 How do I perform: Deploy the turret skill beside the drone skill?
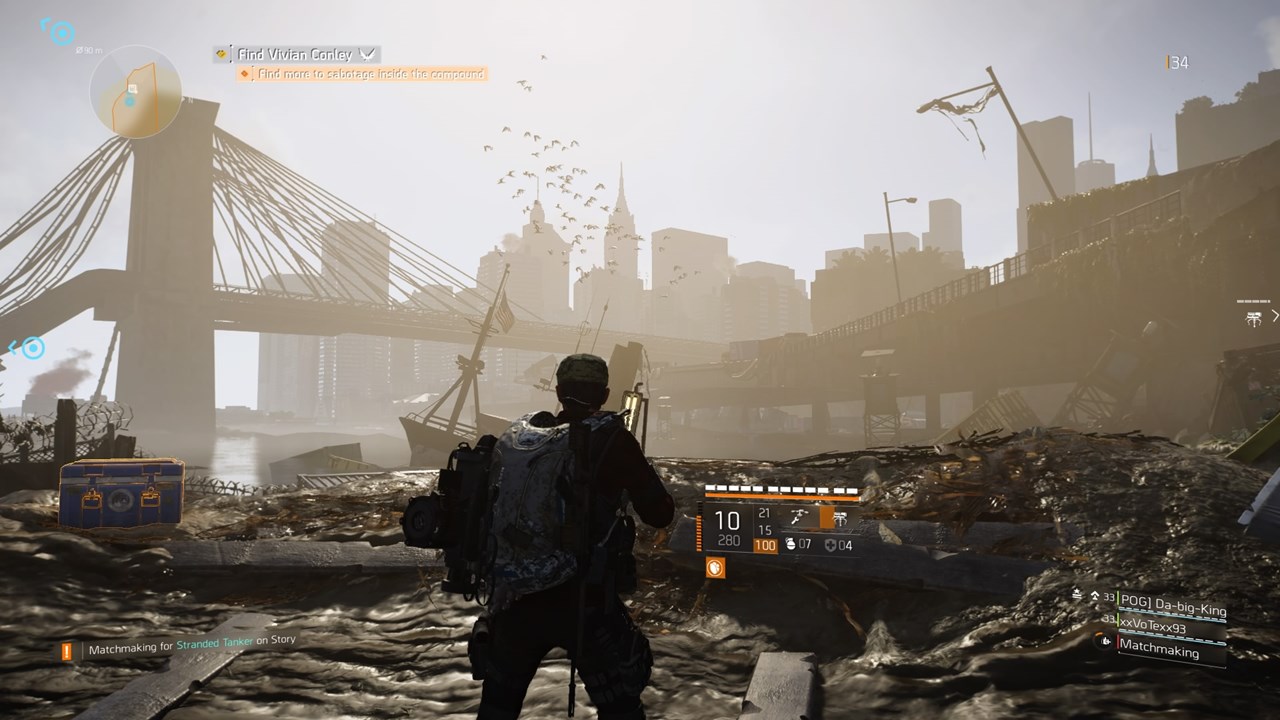tap(840, 519)
